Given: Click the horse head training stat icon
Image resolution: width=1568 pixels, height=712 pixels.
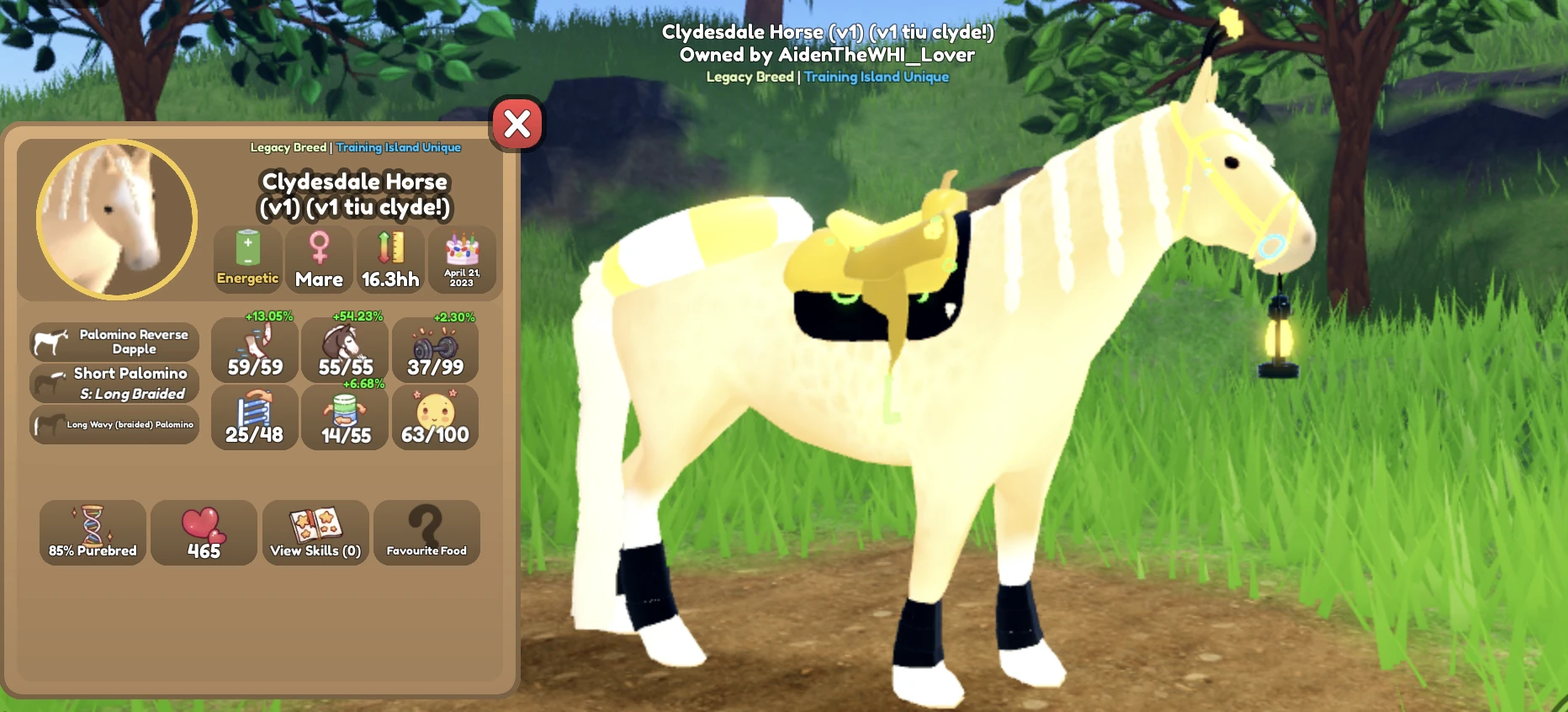Looking at the screenshot, I should coord(344,343).
